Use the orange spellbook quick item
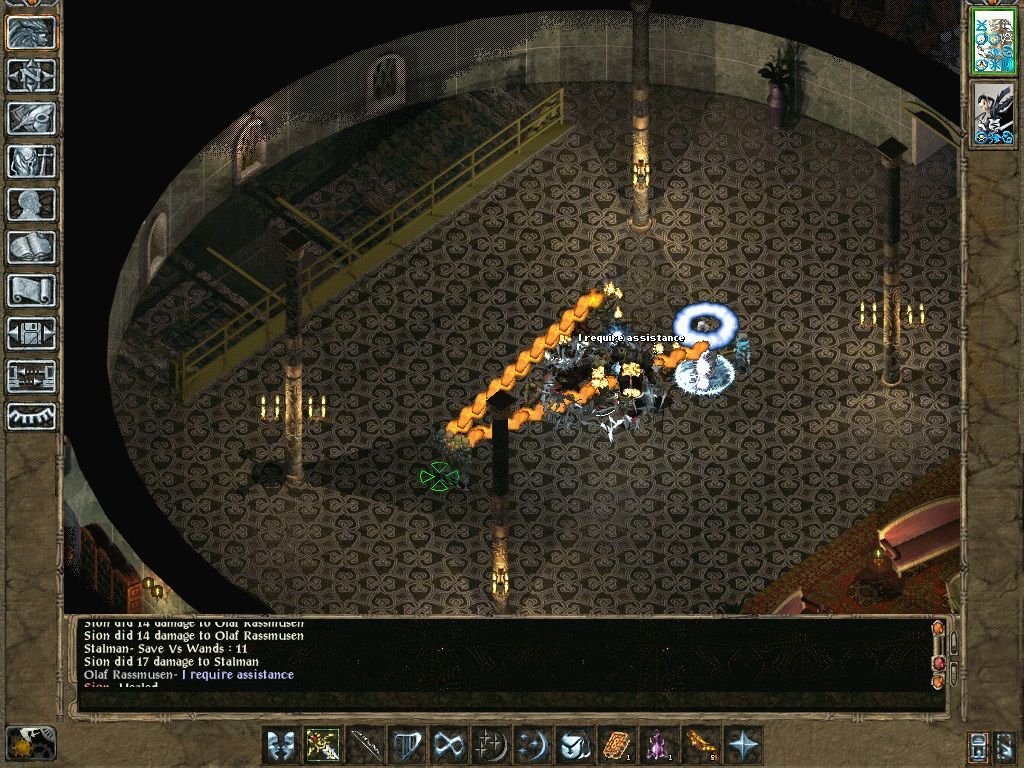This screenshot has height=768, width=1024. [x=615, y=745]
